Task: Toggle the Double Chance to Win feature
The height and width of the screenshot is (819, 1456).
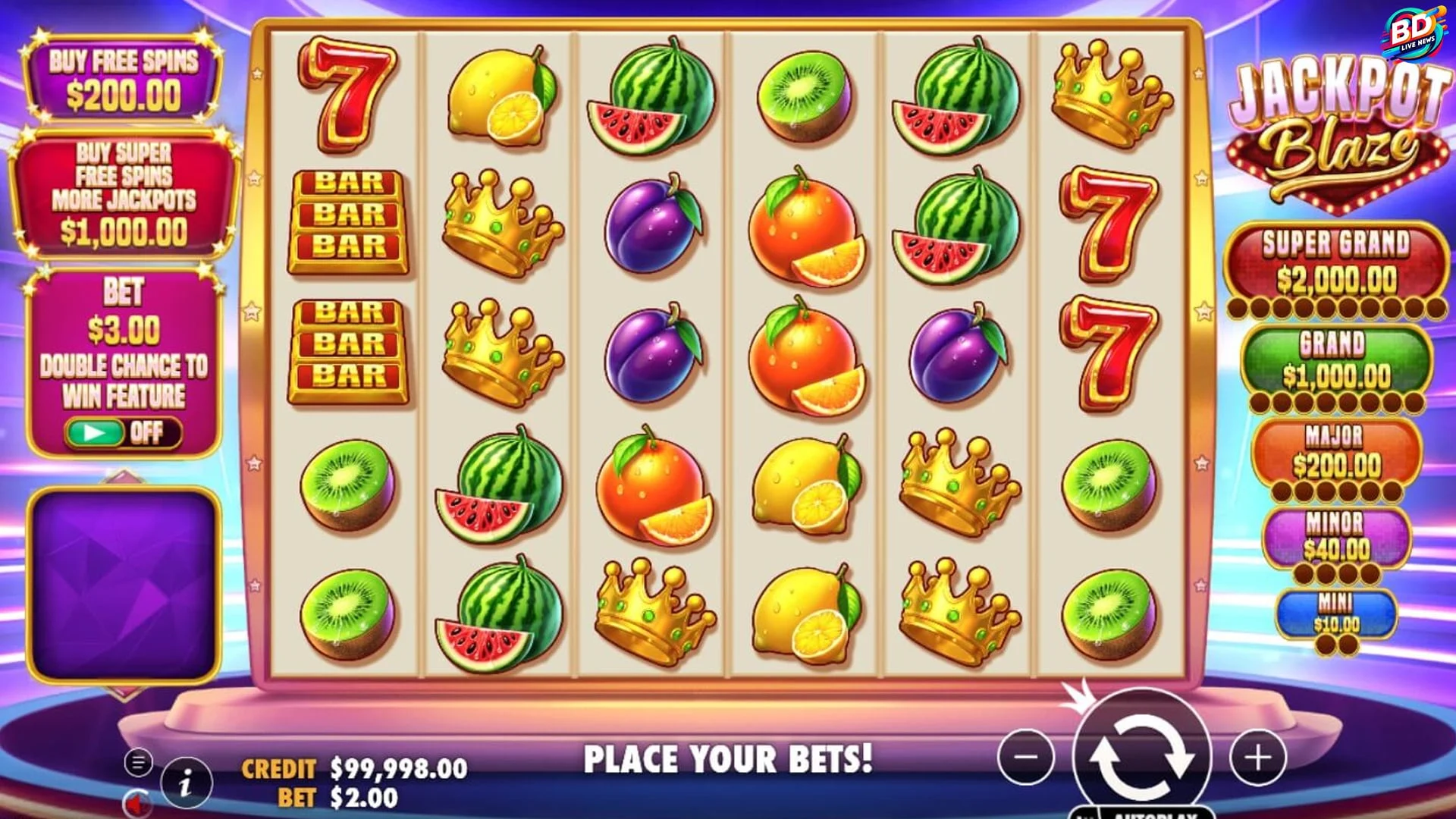Action: coord(123,432)
